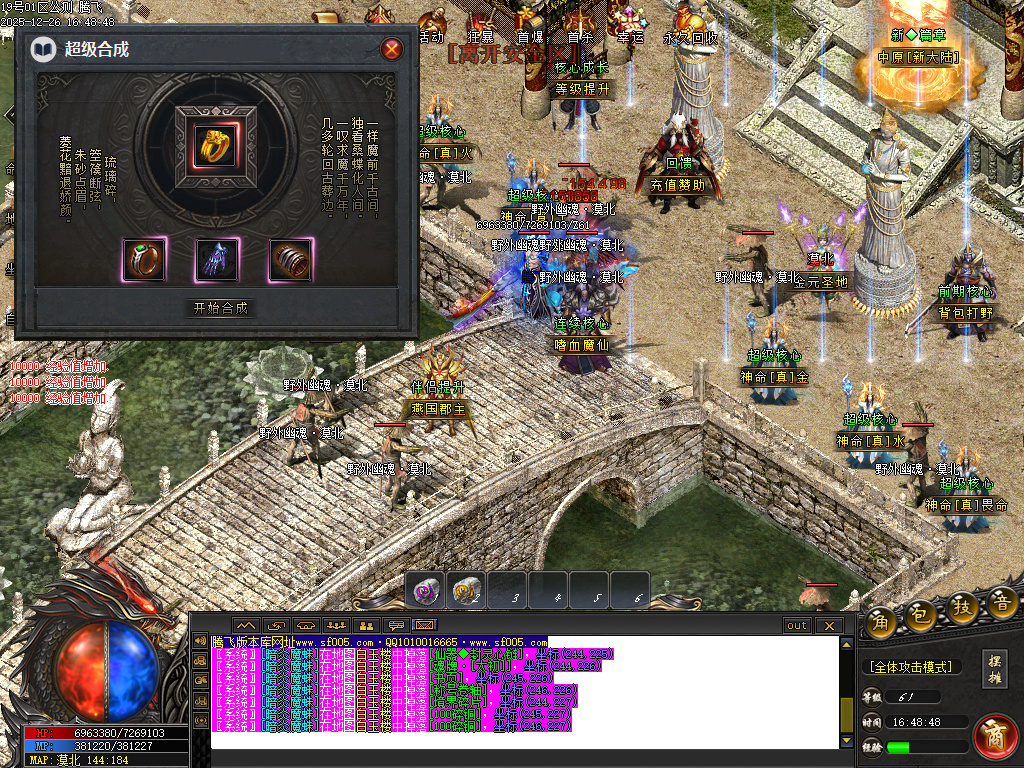Open the 首爆 first drop menu
Image resolution: width=1024 pixels, height=768 pixels.
pyautogui.click(x=530, y=27)
